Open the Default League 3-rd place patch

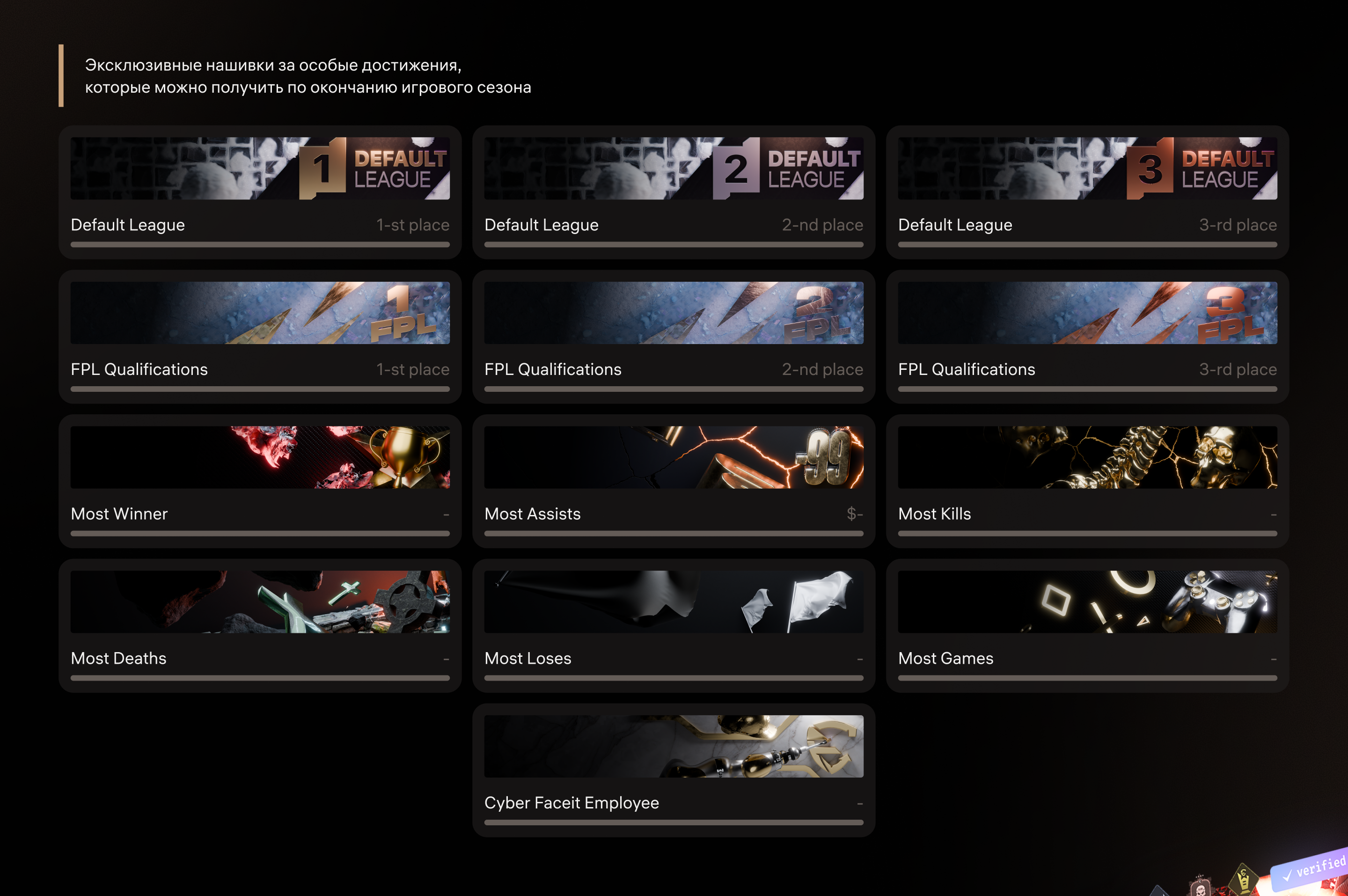tap(1087, 192)
